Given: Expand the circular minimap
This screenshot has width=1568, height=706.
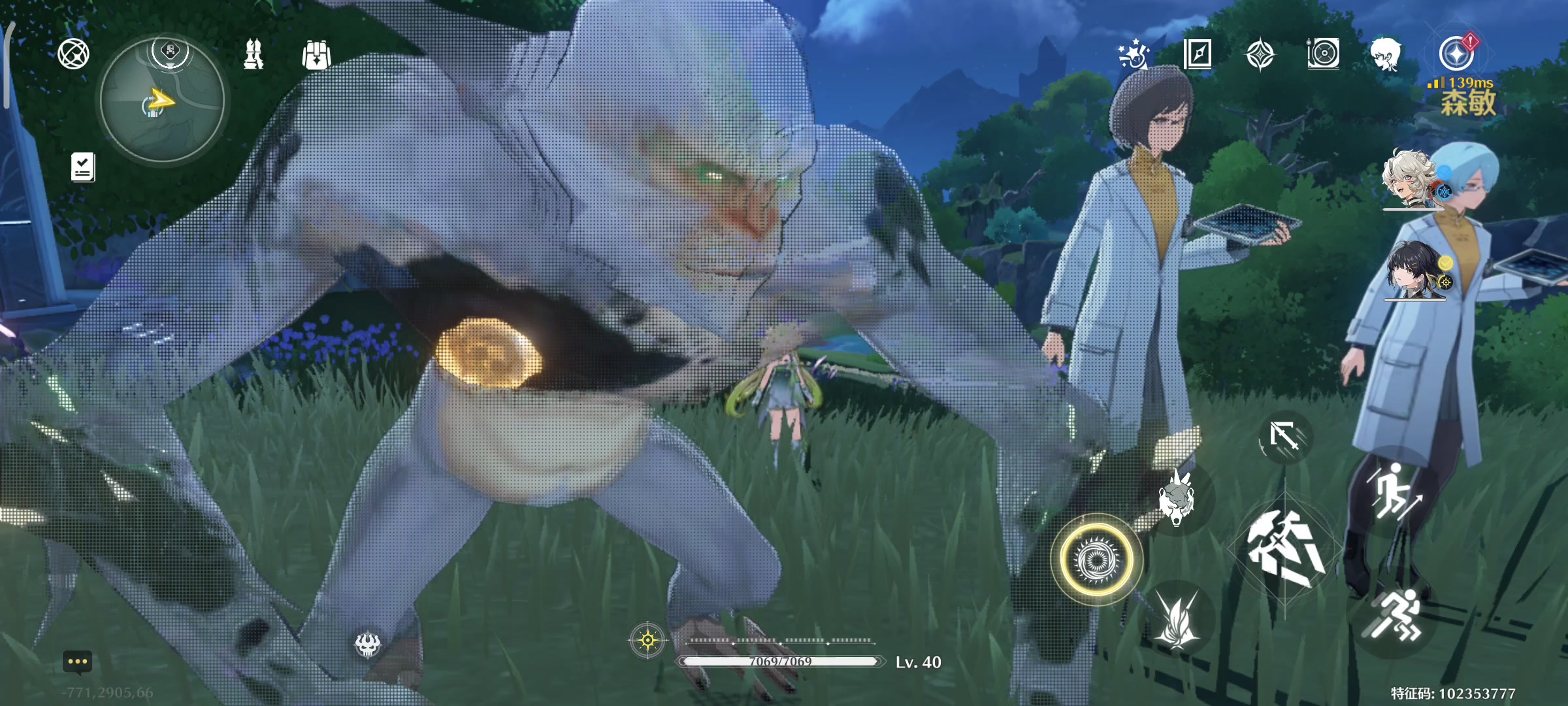Looking at the screenshot, I should coord(162,100).
